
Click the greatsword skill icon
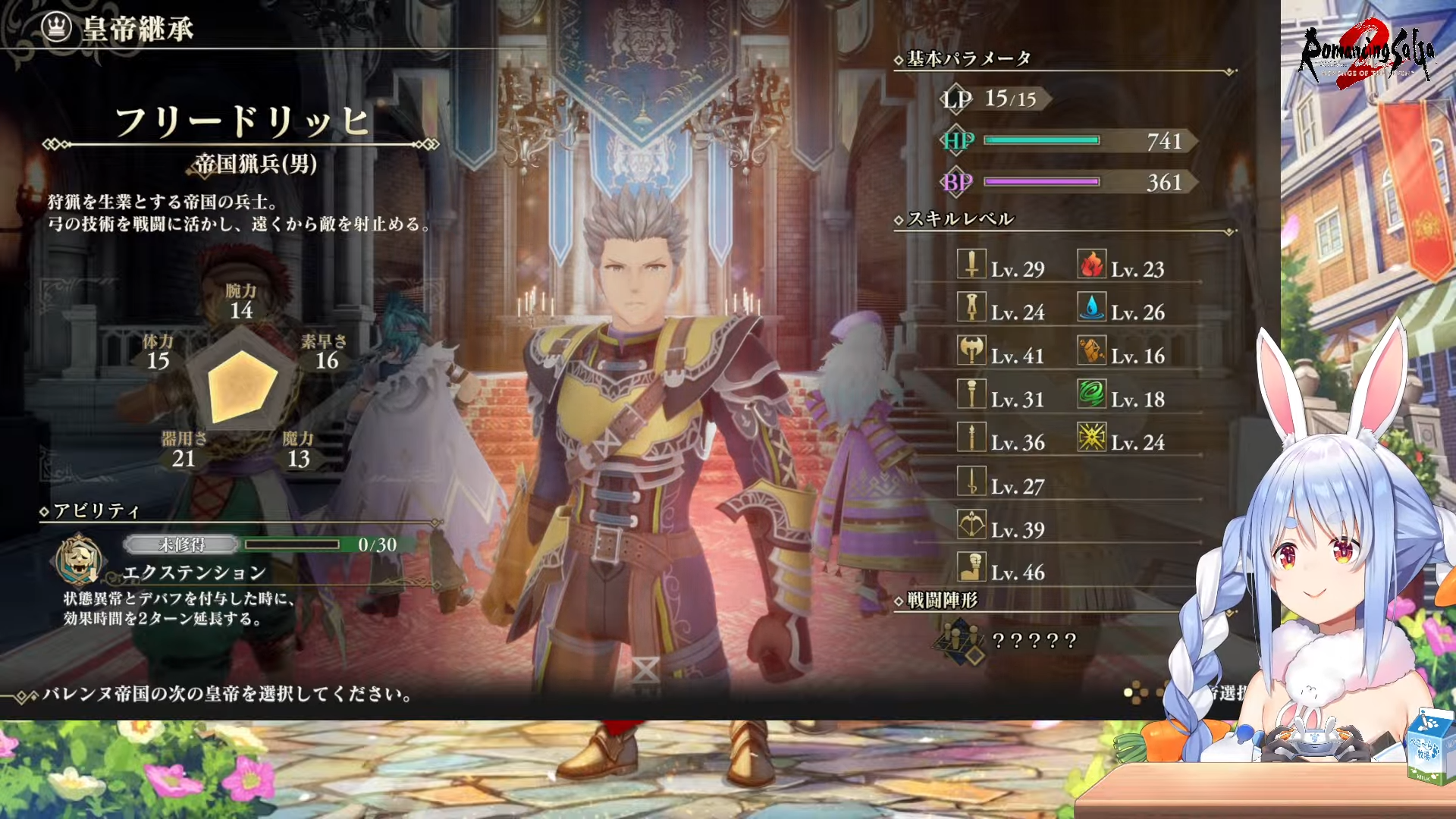971,307
